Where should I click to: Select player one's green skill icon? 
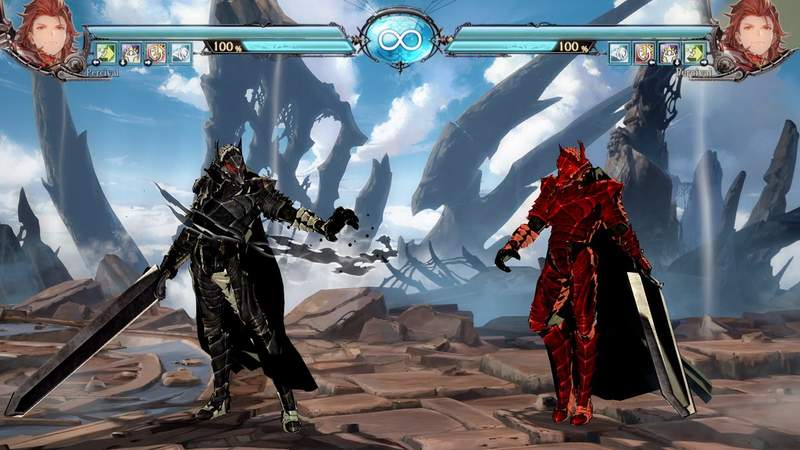click(105, 53)
